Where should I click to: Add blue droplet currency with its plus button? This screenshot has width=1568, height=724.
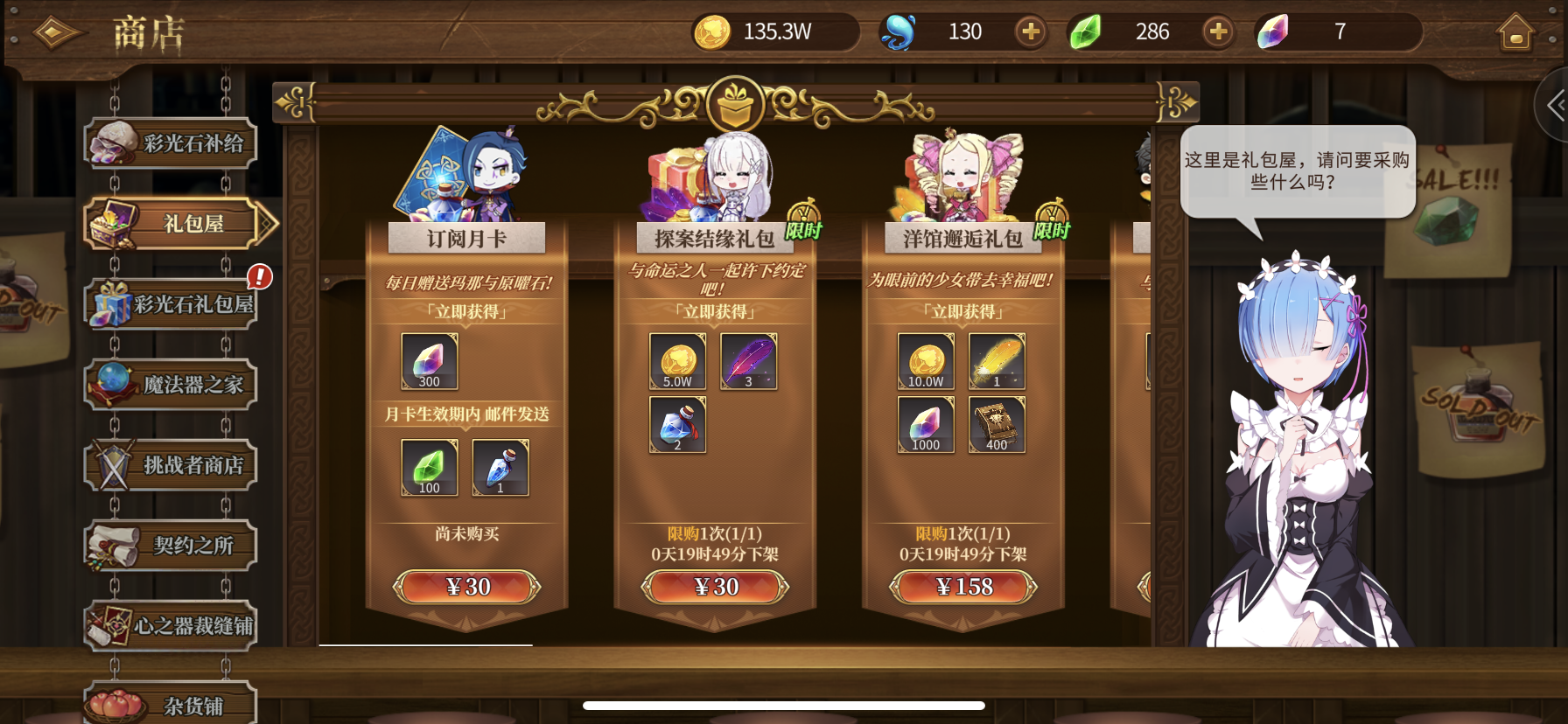point(1030,31)
